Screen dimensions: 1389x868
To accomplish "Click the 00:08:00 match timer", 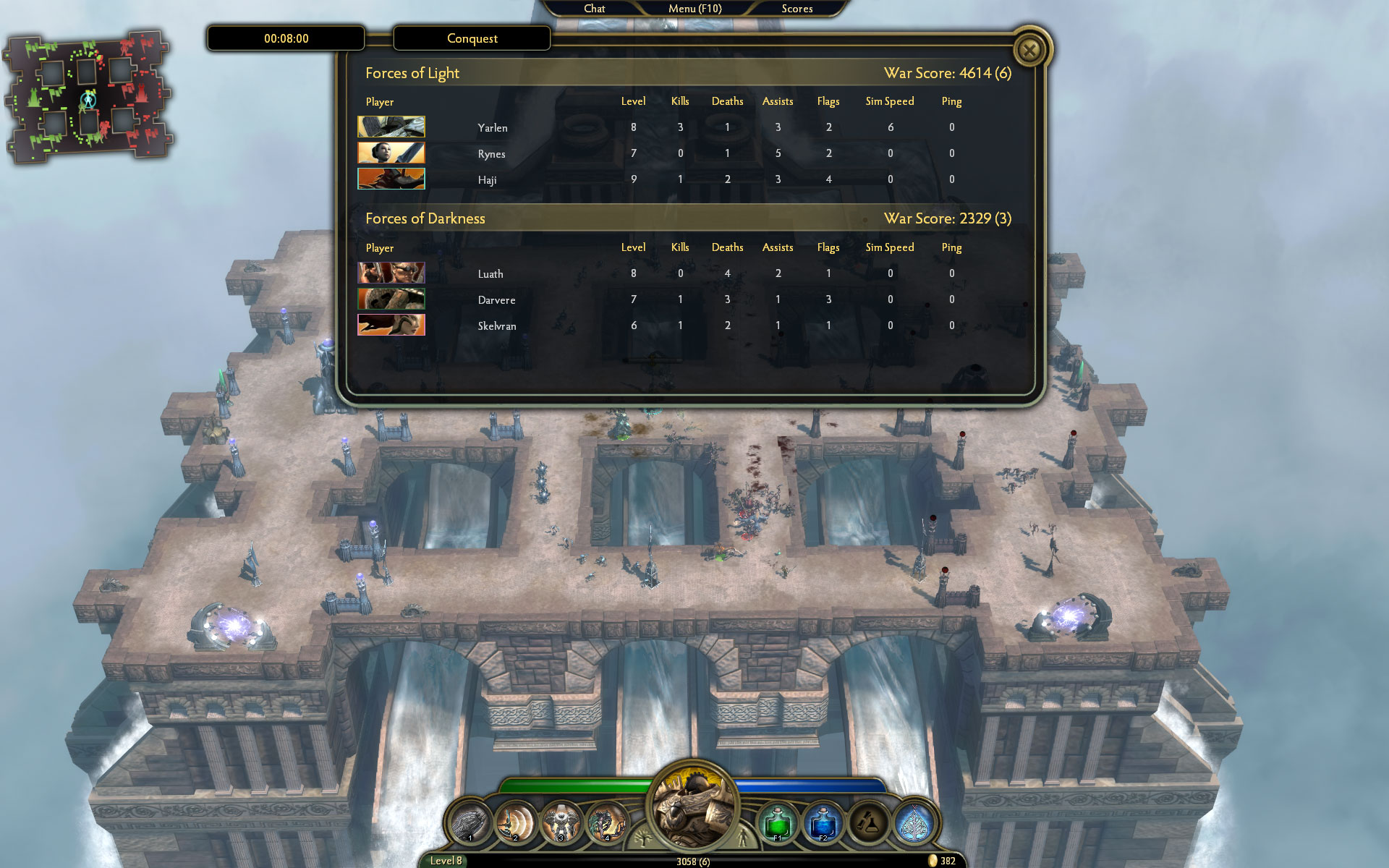I will pyautogui.click(x=285, y=38).
